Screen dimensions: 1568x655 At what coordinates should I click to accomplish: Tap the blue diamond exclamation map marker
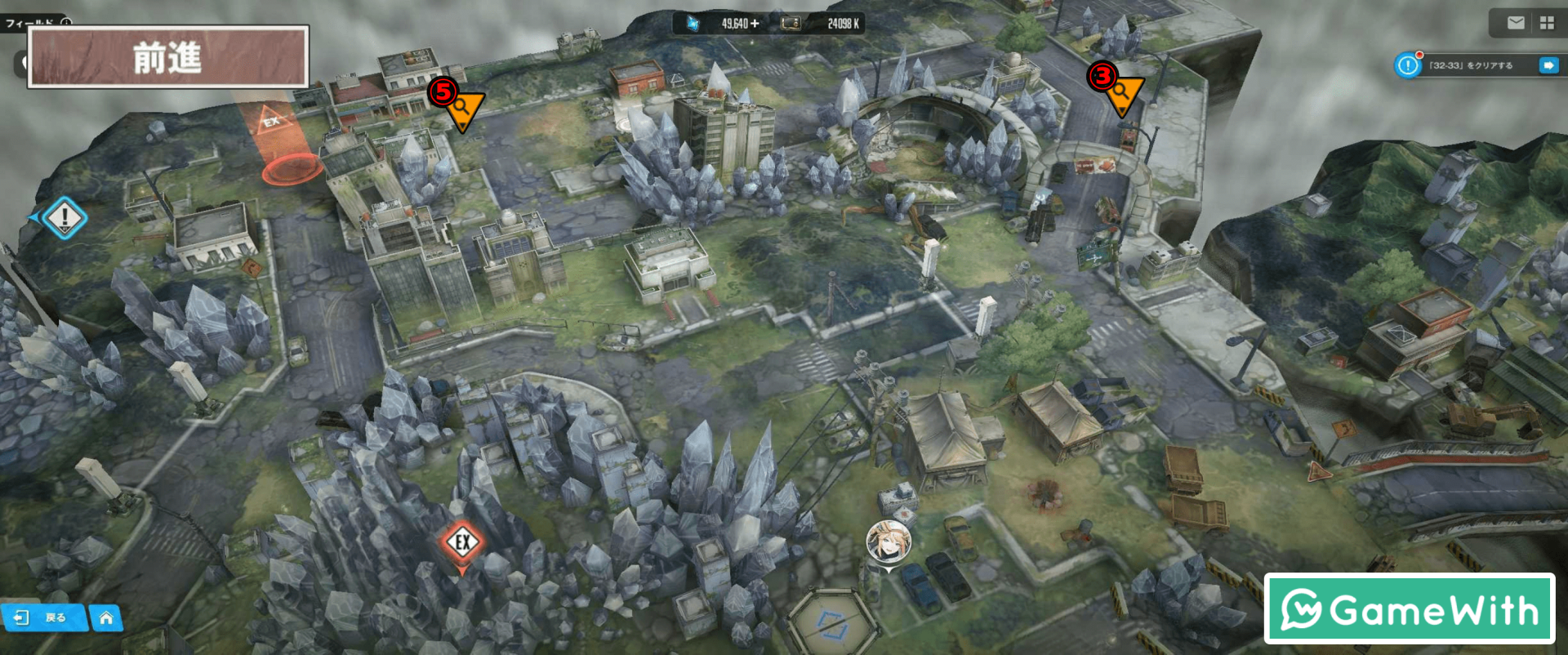pyautogui.click(x=65, y=218)
